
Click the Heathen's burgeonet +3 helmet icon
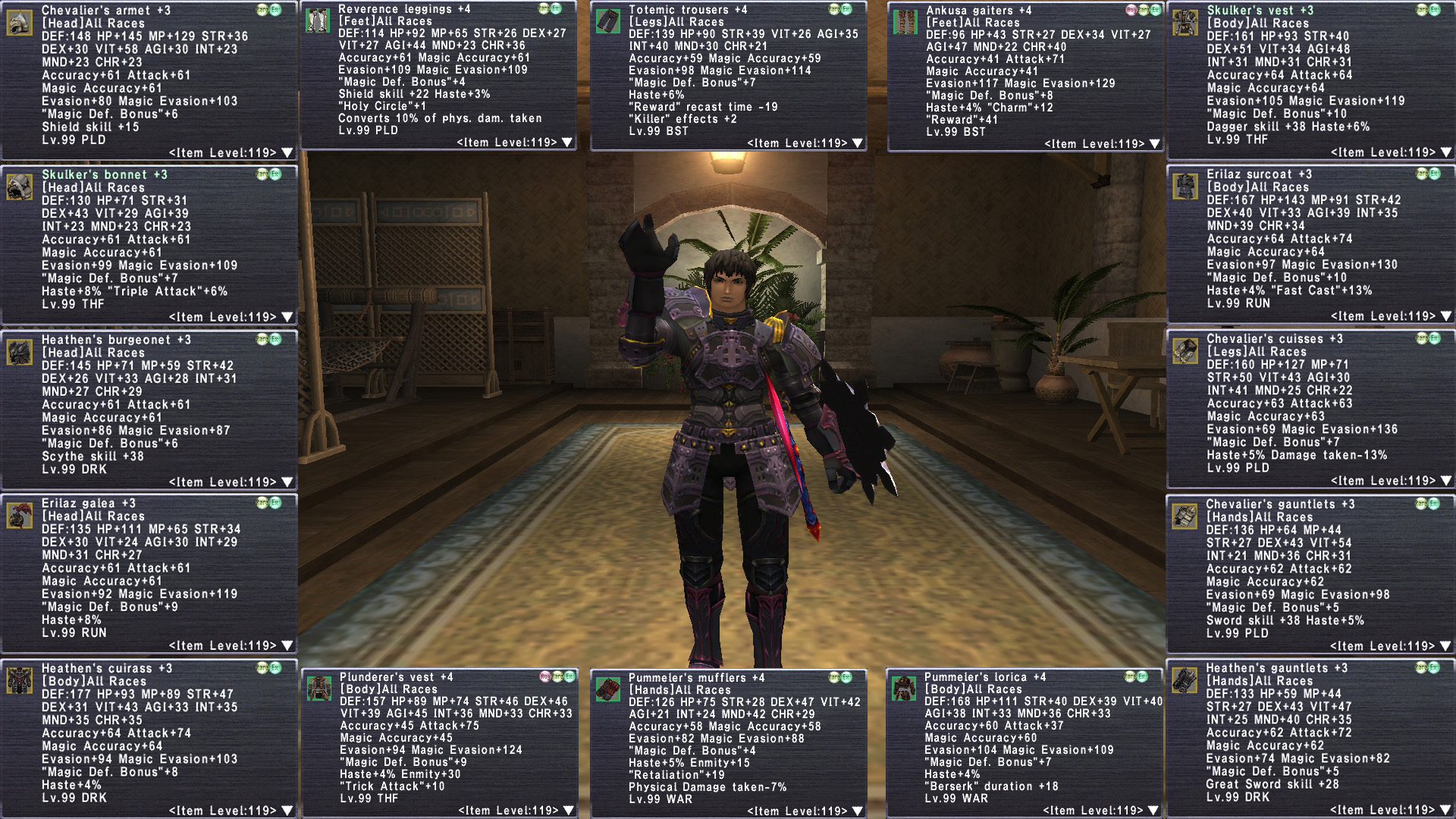[20, 352]
